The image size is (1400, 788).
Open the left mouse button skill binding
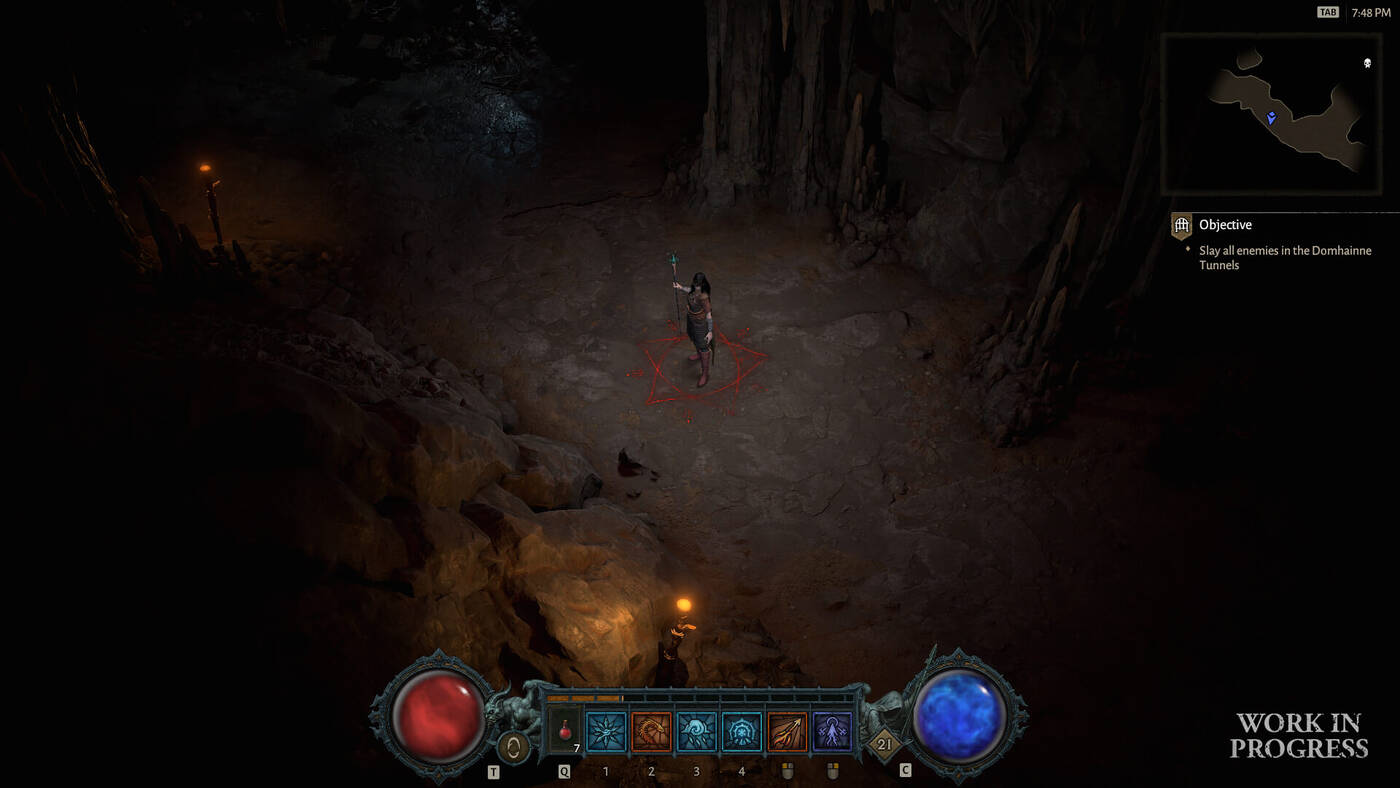[787, 770]
